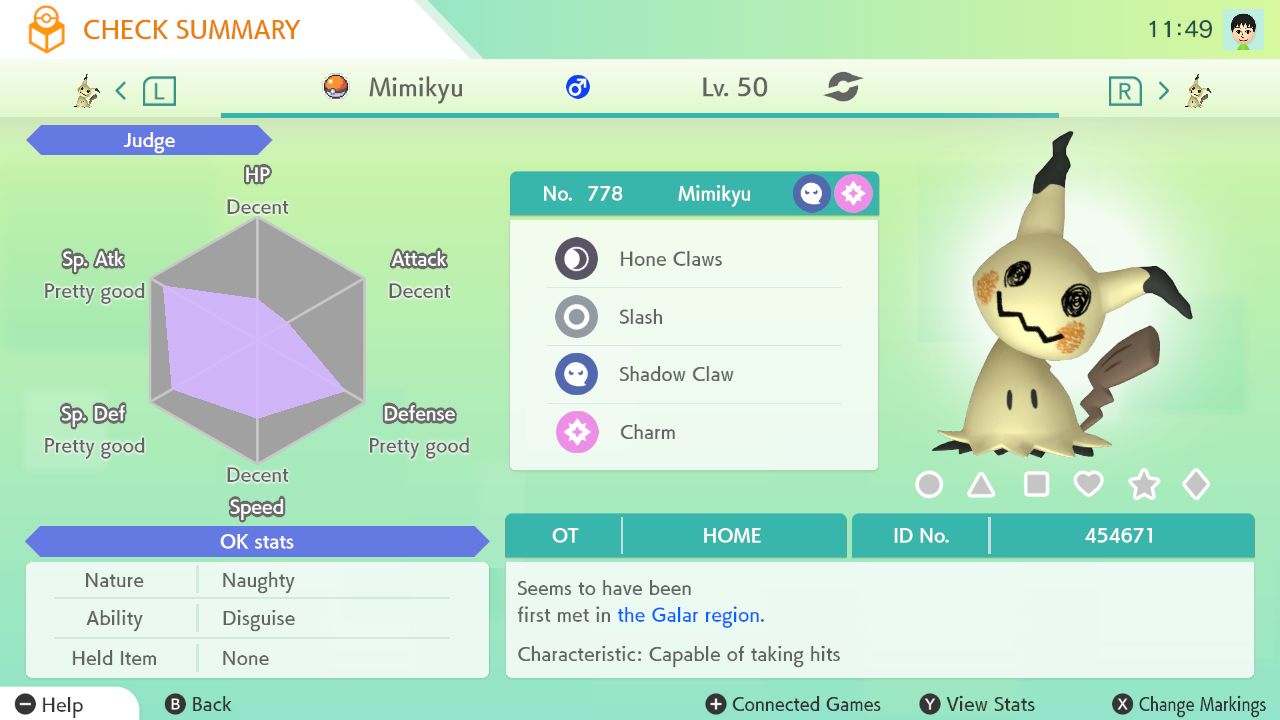Open Change Markings
Image resolution: width=1280 pixels, height=720 pixels.
1189,704
